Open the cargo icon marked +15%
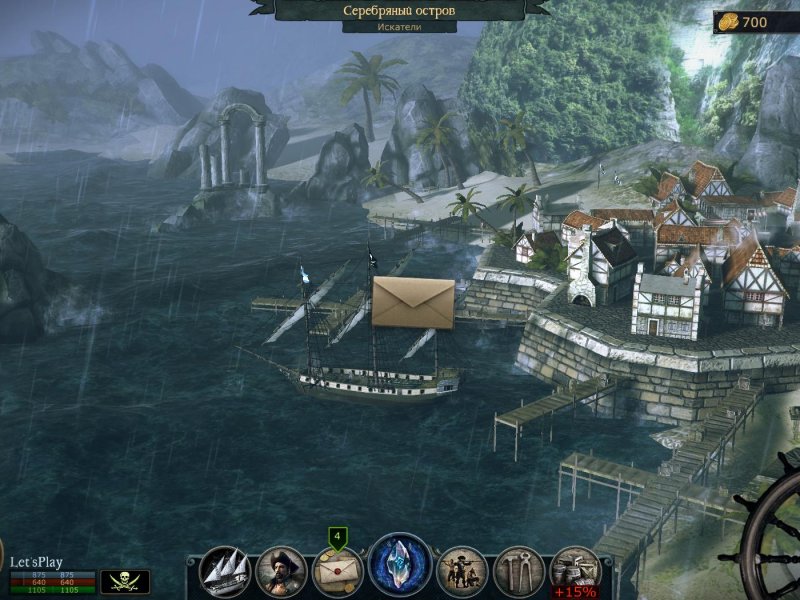This screenshot has width=800, height=600. coord(576,571)
